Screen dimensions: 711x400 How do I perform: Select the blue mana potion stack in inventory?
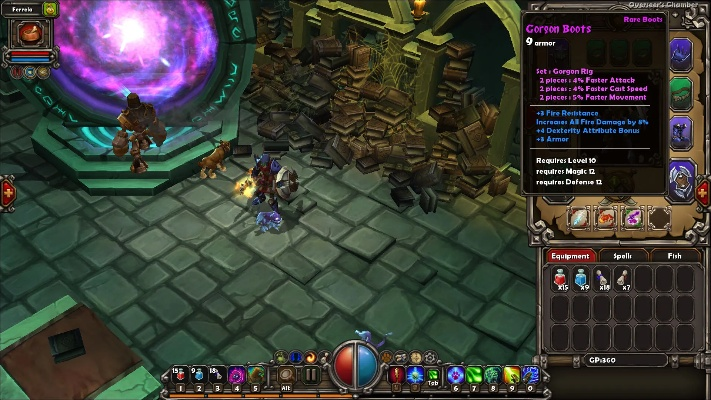(582, 278)
